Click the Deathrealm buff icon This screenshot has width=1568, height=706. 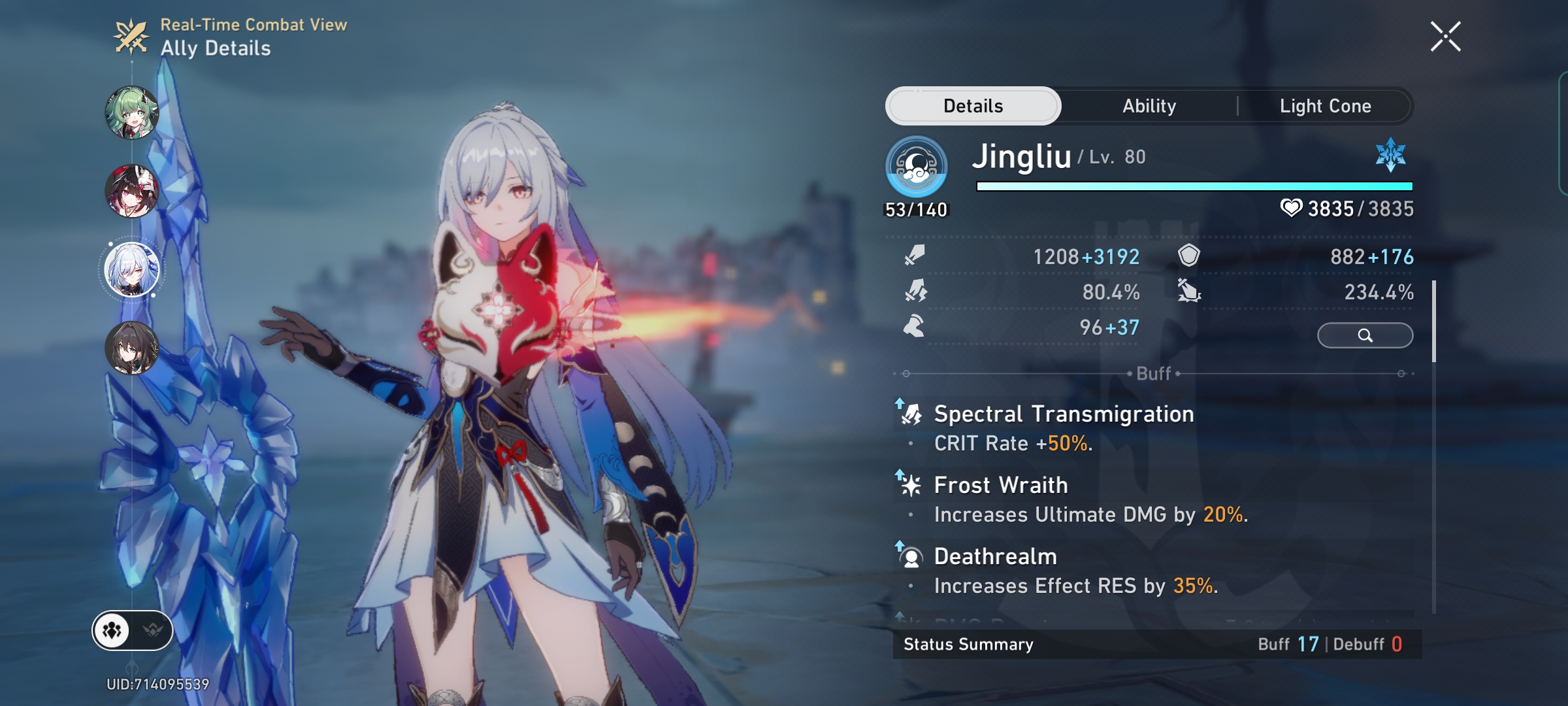tap(911, 556)
